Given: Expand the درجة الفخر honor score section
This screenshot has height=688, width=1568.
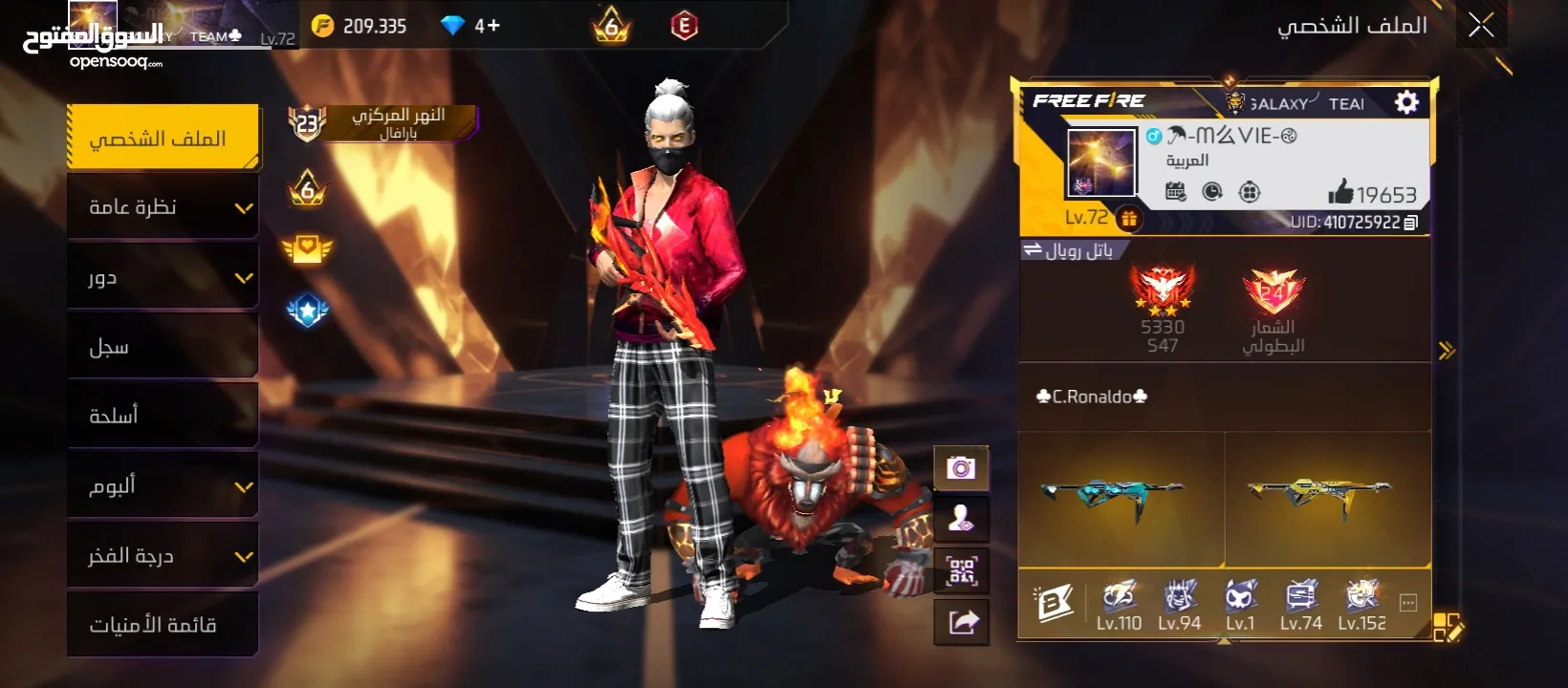Looking at the screenshot, I should pyautogui.click(x=163, y=555).
